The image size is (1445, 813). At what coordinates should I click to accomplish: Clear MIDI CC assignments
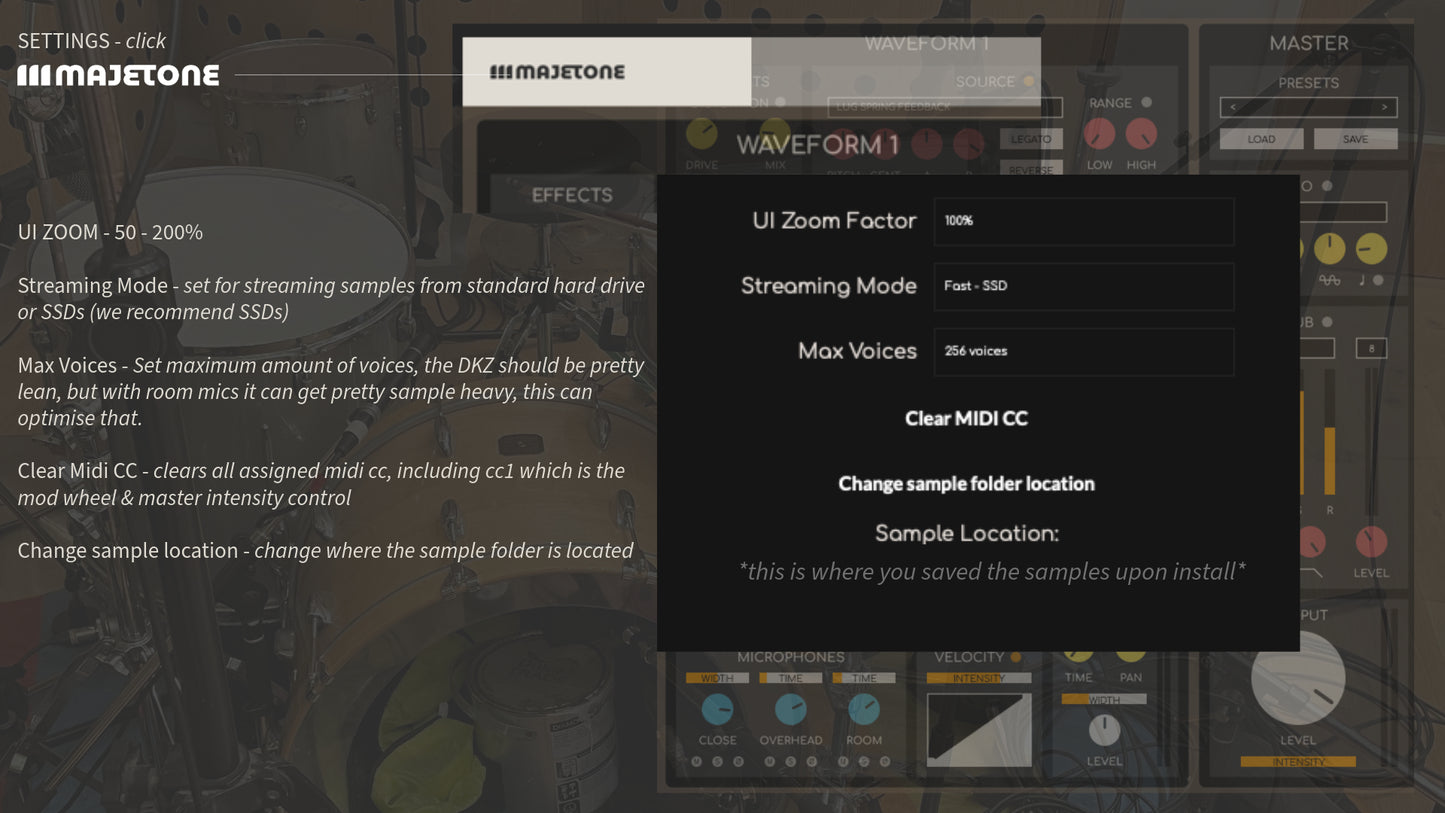coord(966,419)
